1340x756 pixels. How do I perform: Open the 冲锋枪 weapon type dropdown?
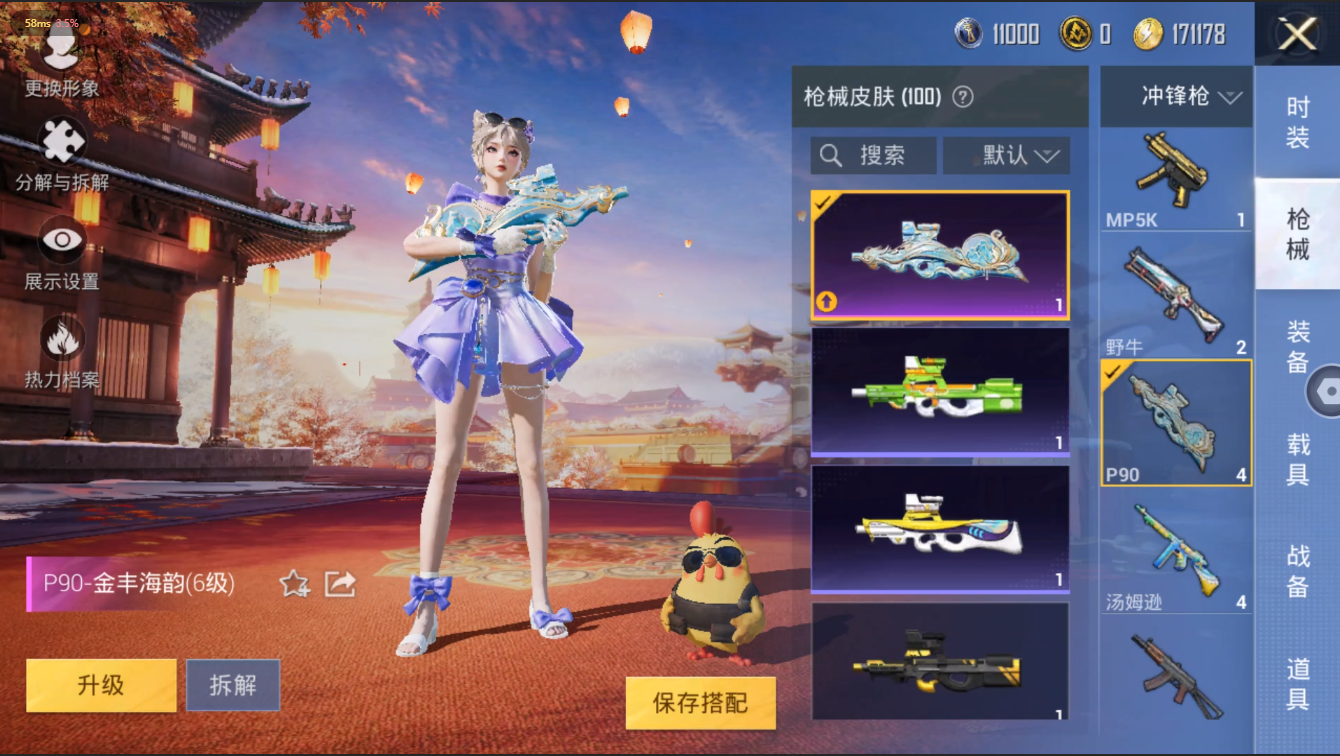click(1176, 97)
